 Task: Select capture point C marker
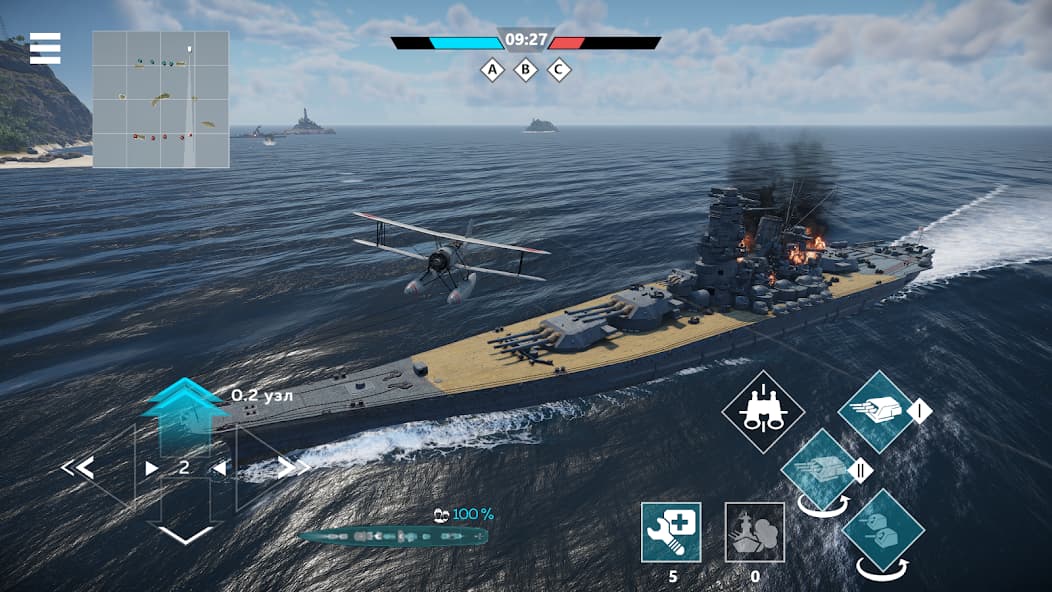tap(559, 70)
